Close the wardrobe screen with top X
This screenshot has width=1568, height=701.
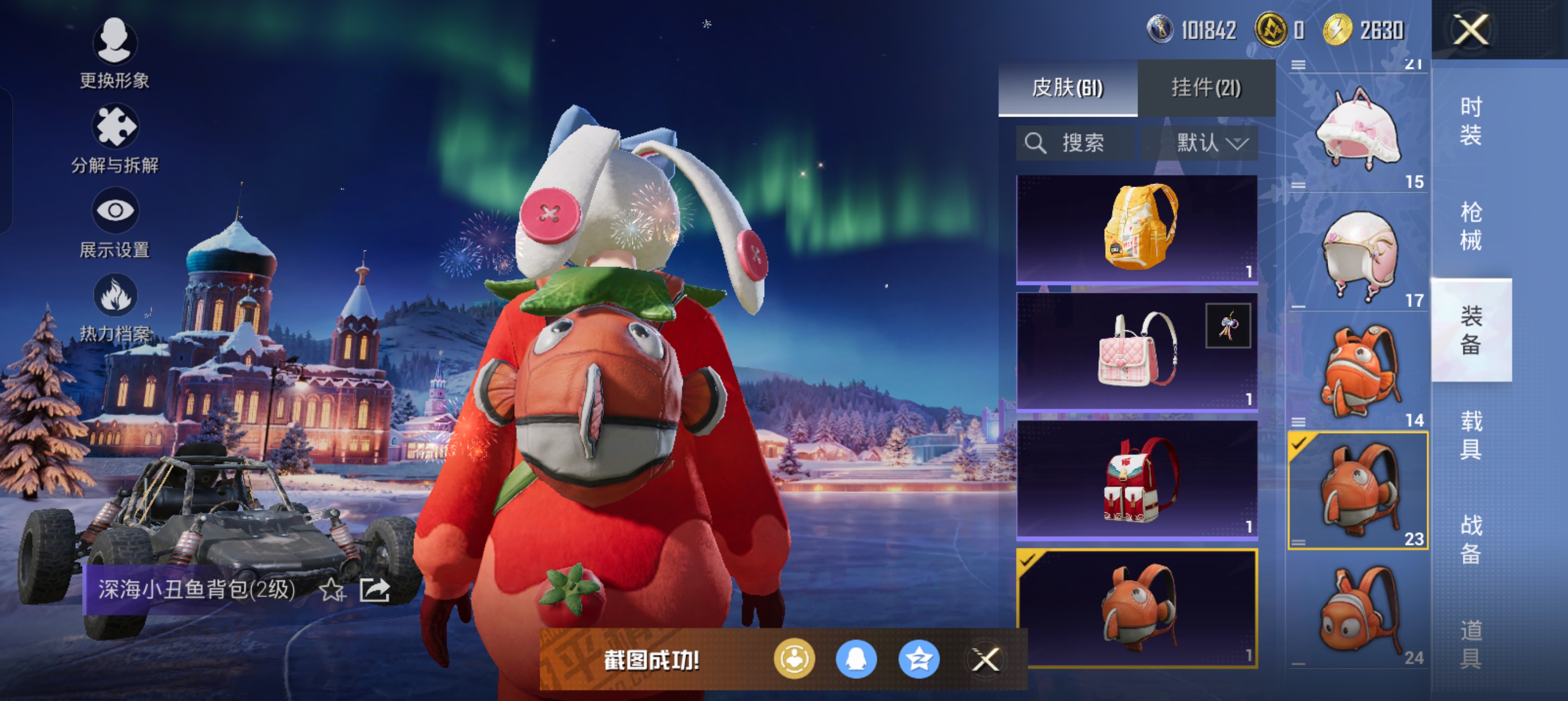coord(1471,29)
